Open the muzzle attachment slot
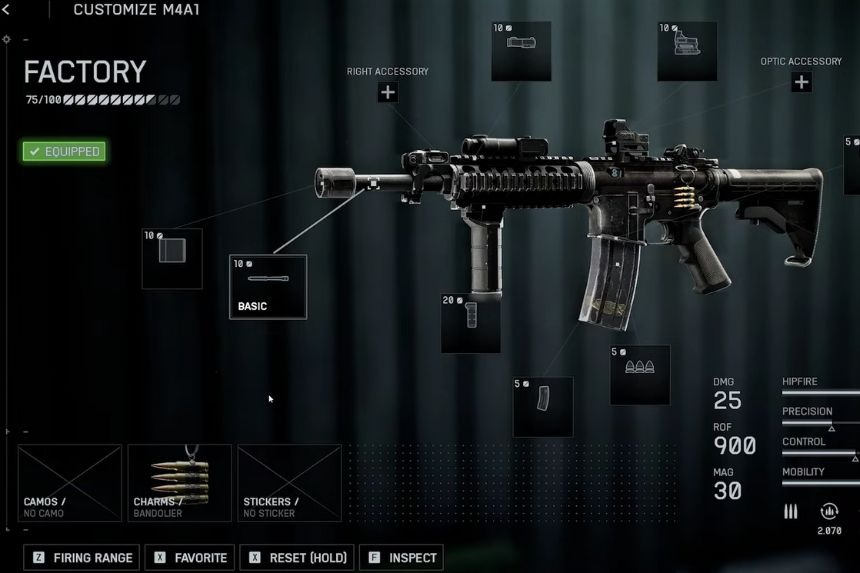This screenshot has height=573, width=860. pos(172,258)
